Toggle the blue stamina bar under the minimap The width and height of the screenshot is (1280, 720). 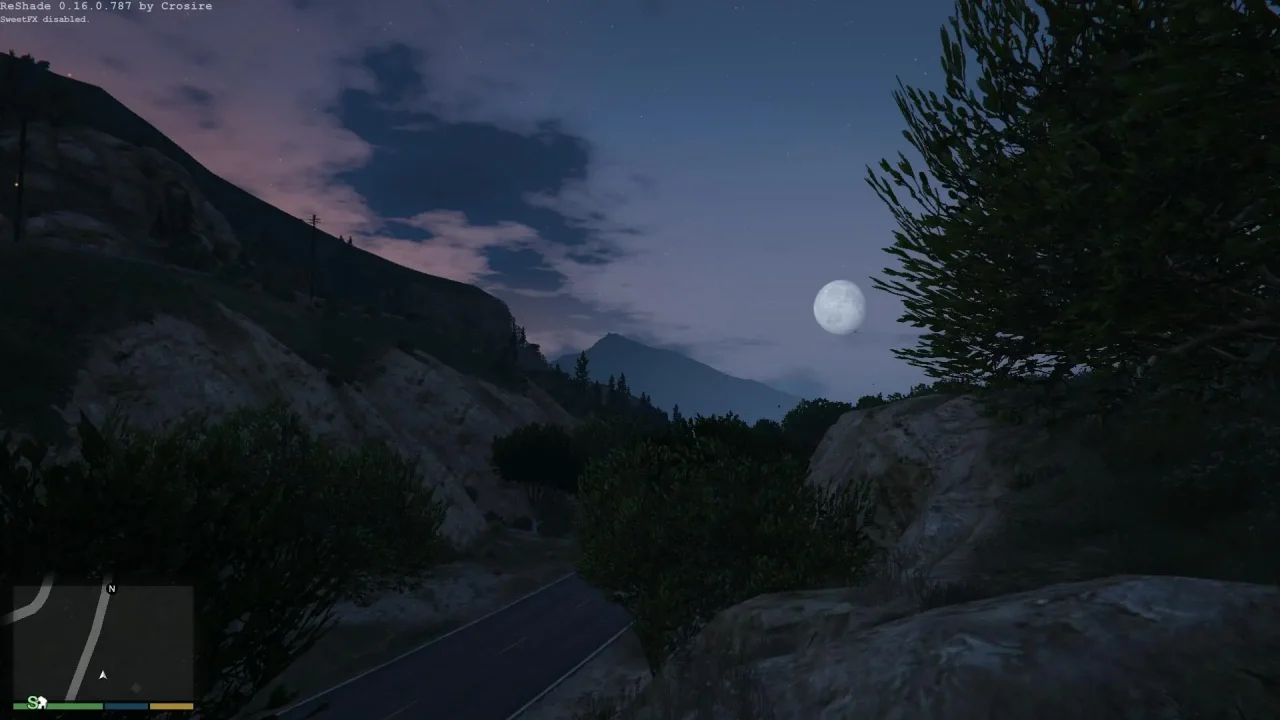(x=125, y=705)
